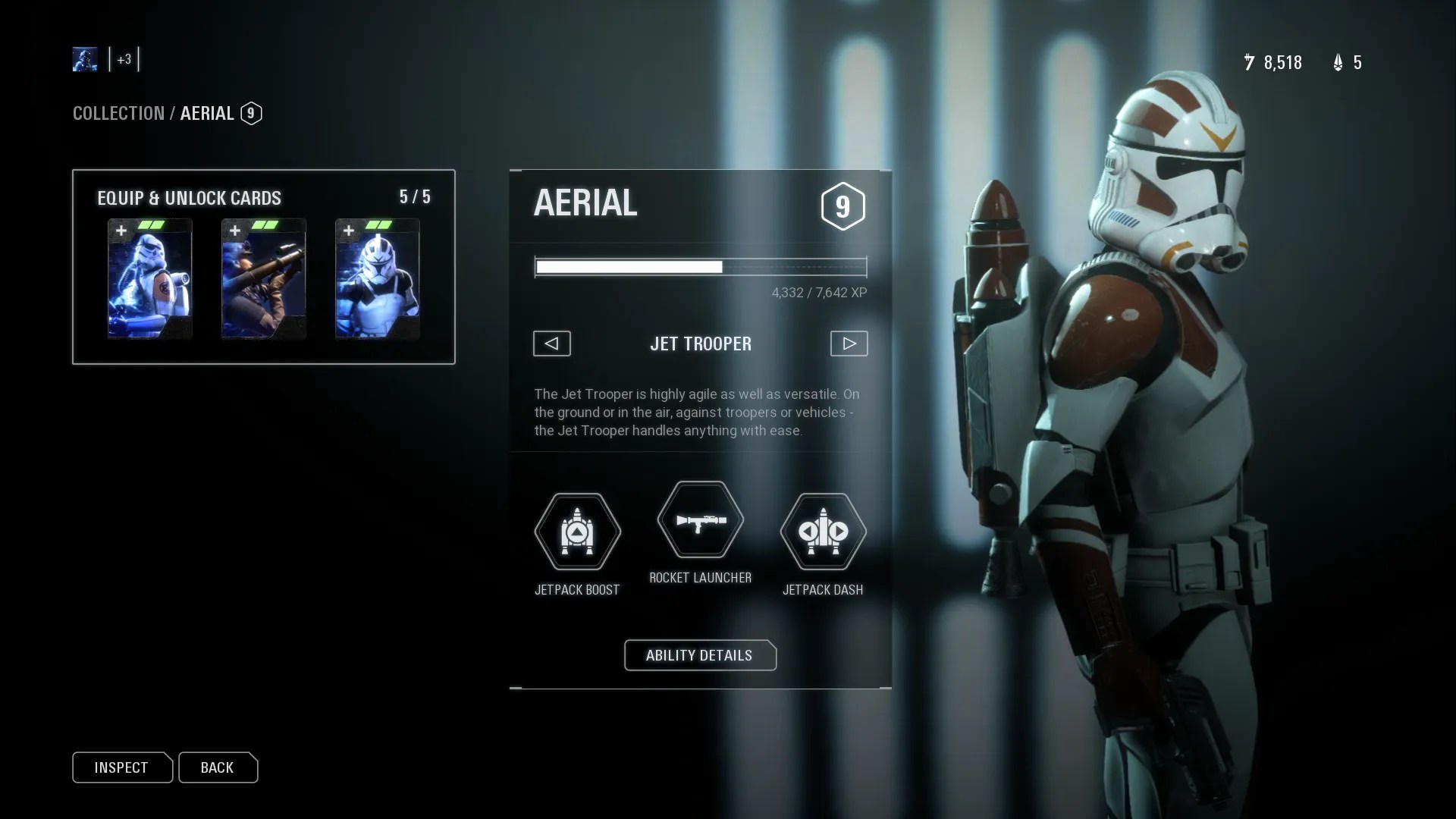This screenshot has width=1456, height=819.
Task: Select the Jetpack Boost ability icon
Action: click(577, 532)
